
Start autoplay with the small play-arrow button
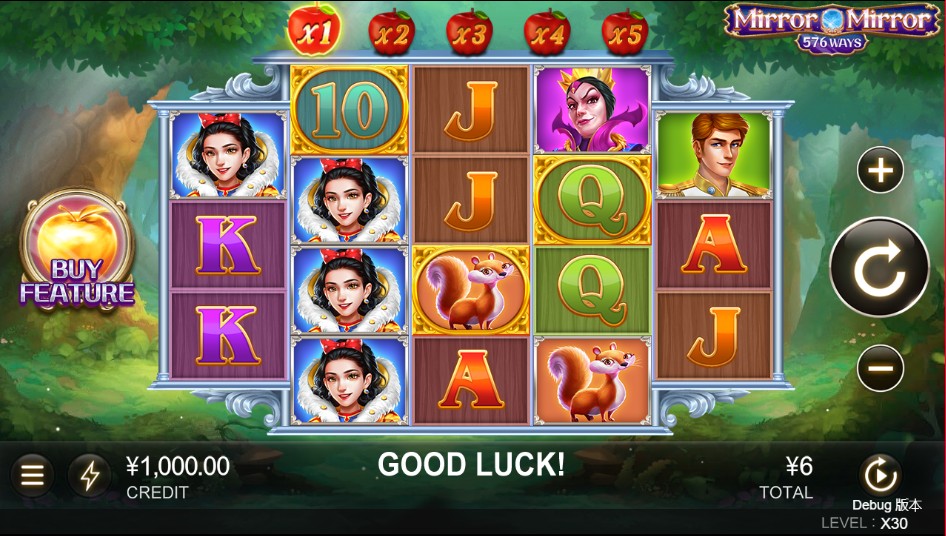(881, 474)
